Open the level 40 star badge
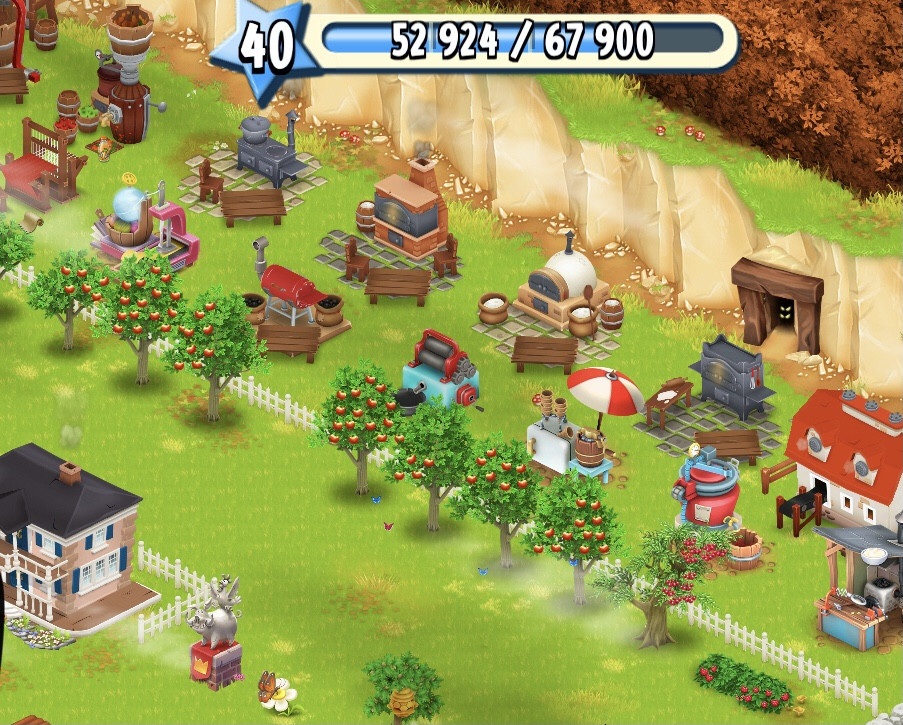Image resolution: width=903 pixels, height=725 pixels. [x=266, y=49]
